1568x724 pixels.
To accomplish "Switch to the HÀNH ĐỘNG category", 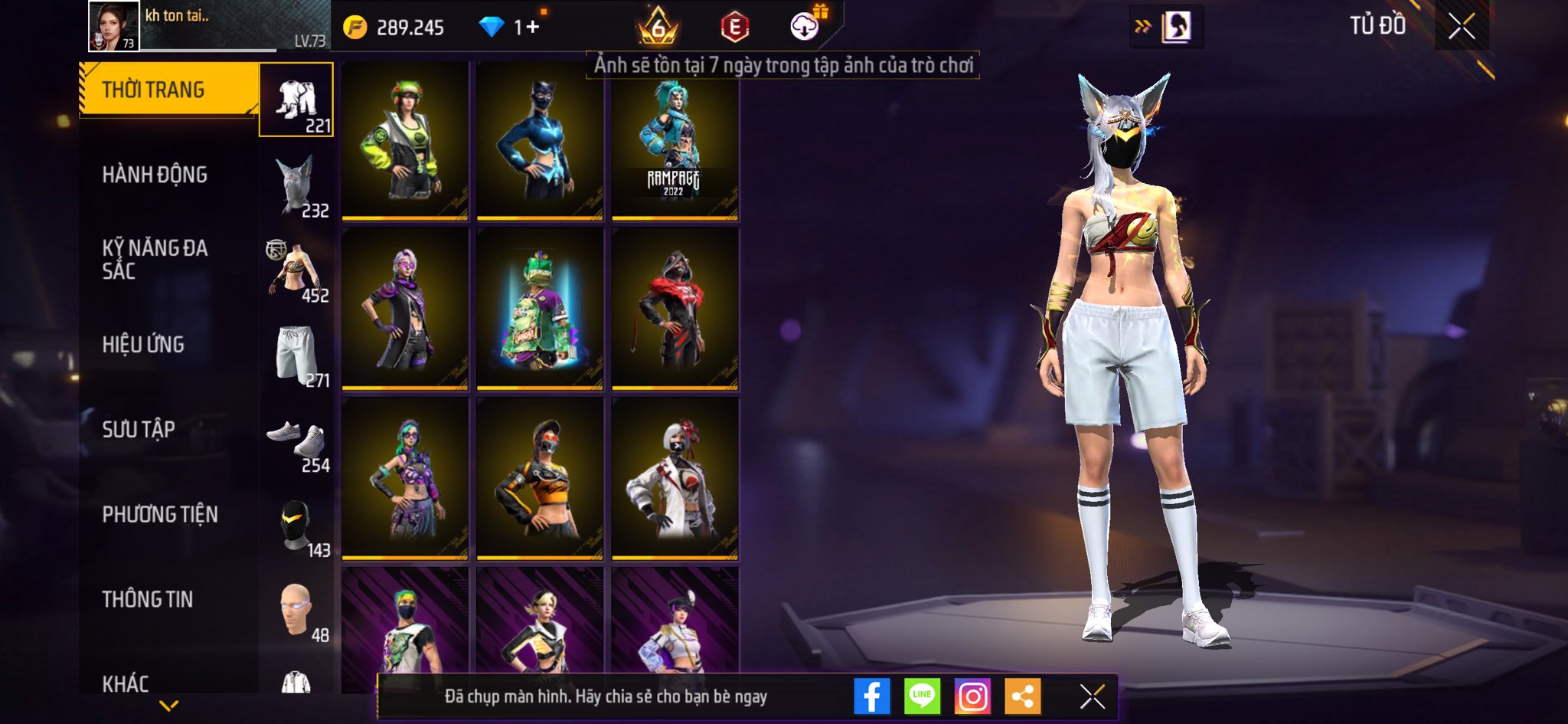I will pyautogui.click(x=155, y=175).
